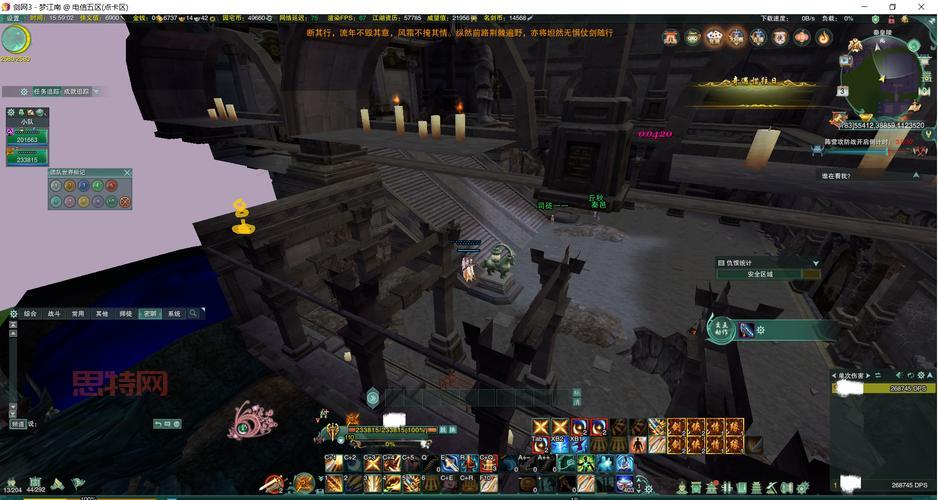The image size is (938, 500).
Task: Close the 团队世界标记 marker panel
Action: [x=127, y=173]
